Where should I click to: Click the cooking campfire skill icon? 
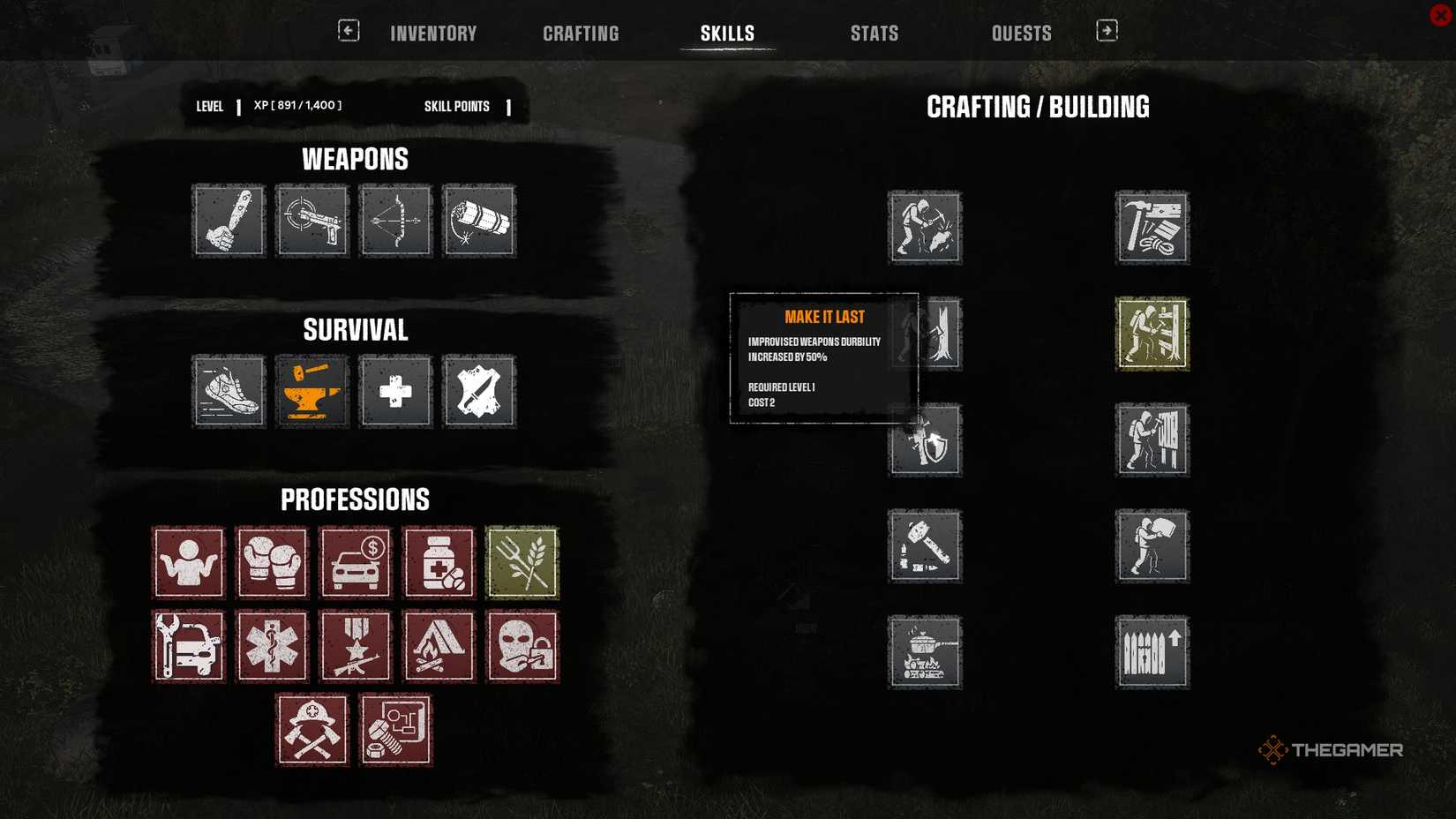[x=925, y=652]
